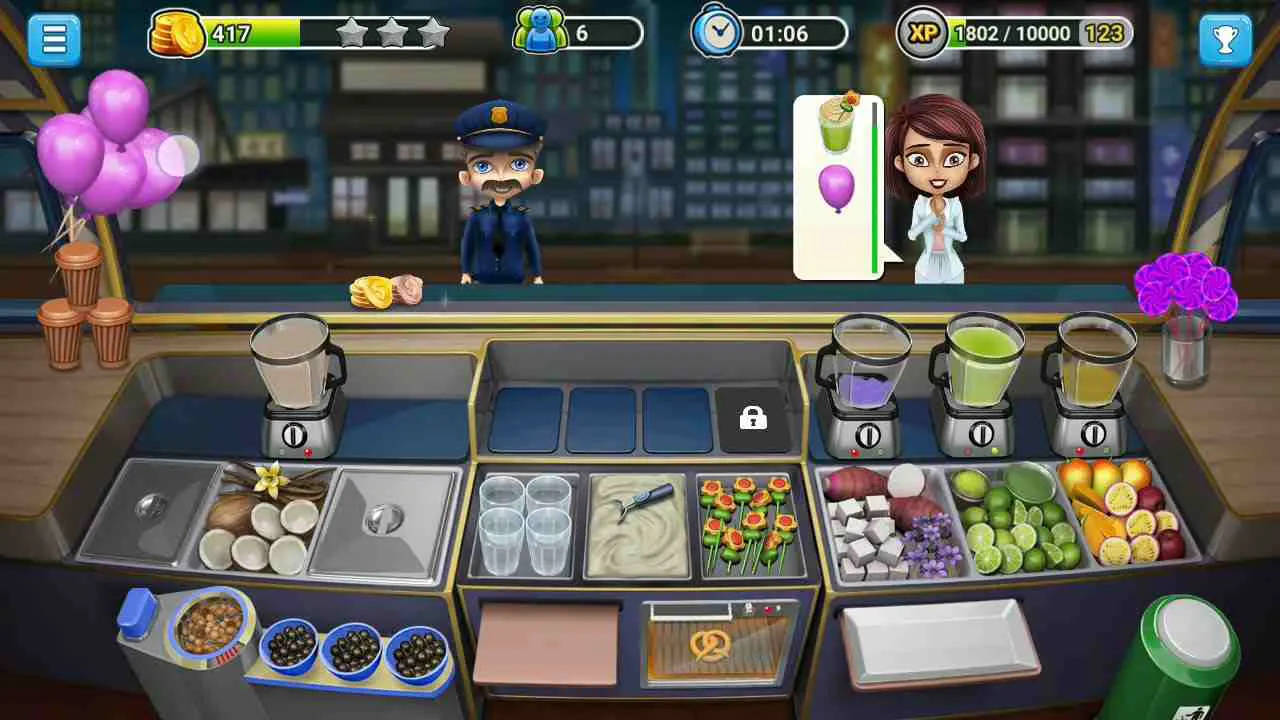
Task: Open the hamburger menu in top-left corner
Action: 54,38
